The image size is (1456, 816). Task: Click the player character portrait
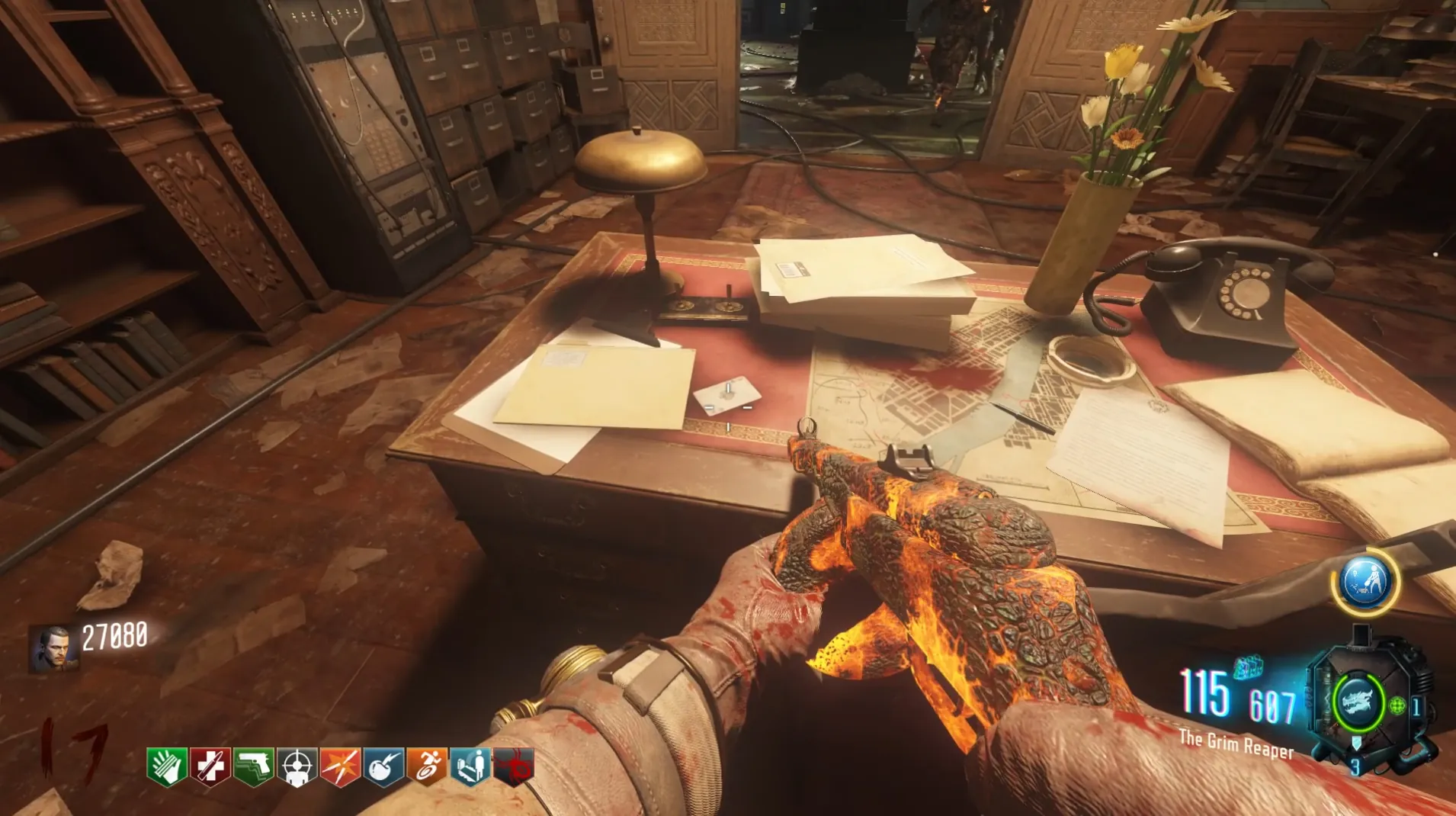tap(54, 648)
